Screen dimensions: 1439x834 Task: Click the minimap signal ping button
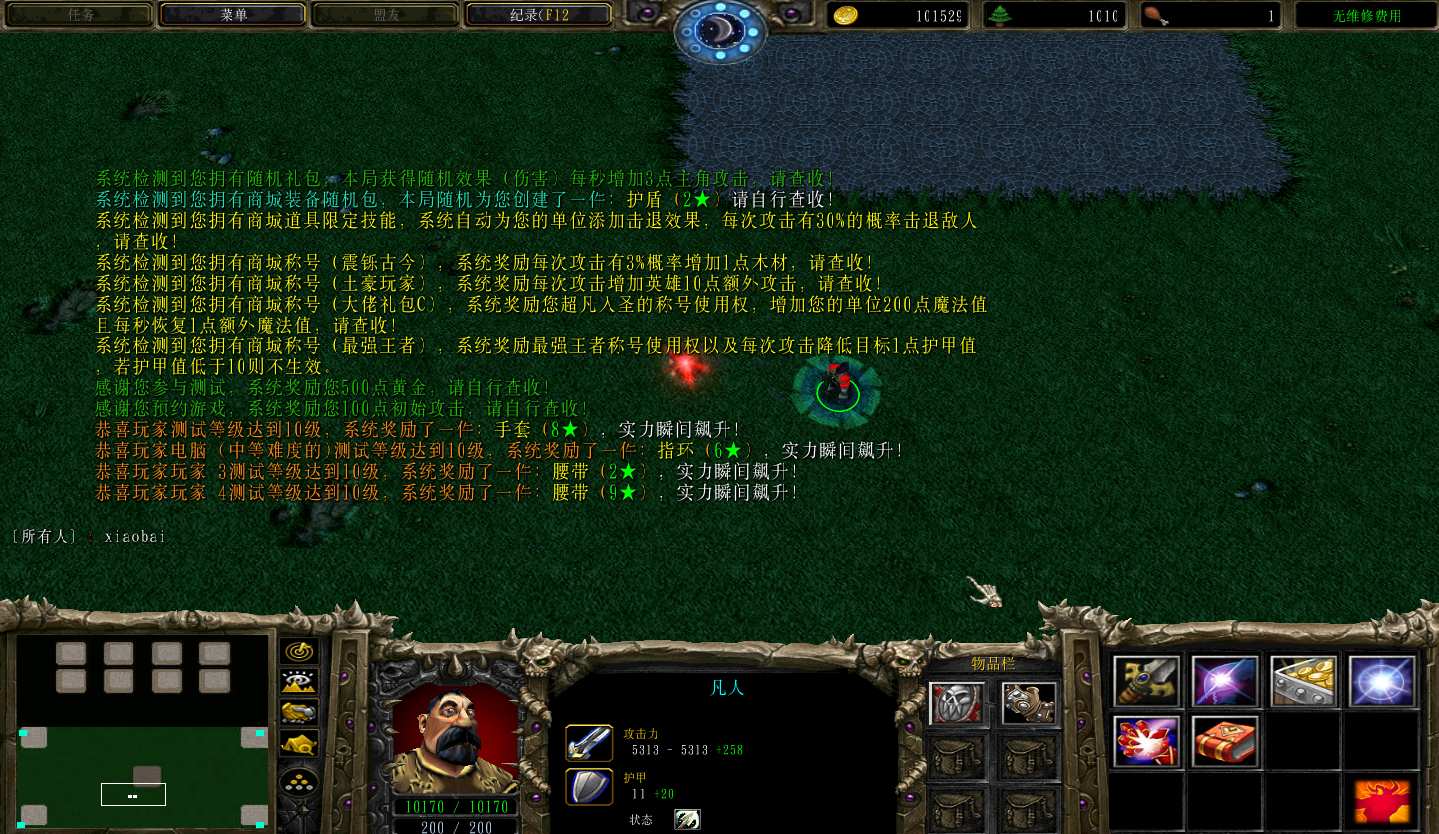coord(299,652)
